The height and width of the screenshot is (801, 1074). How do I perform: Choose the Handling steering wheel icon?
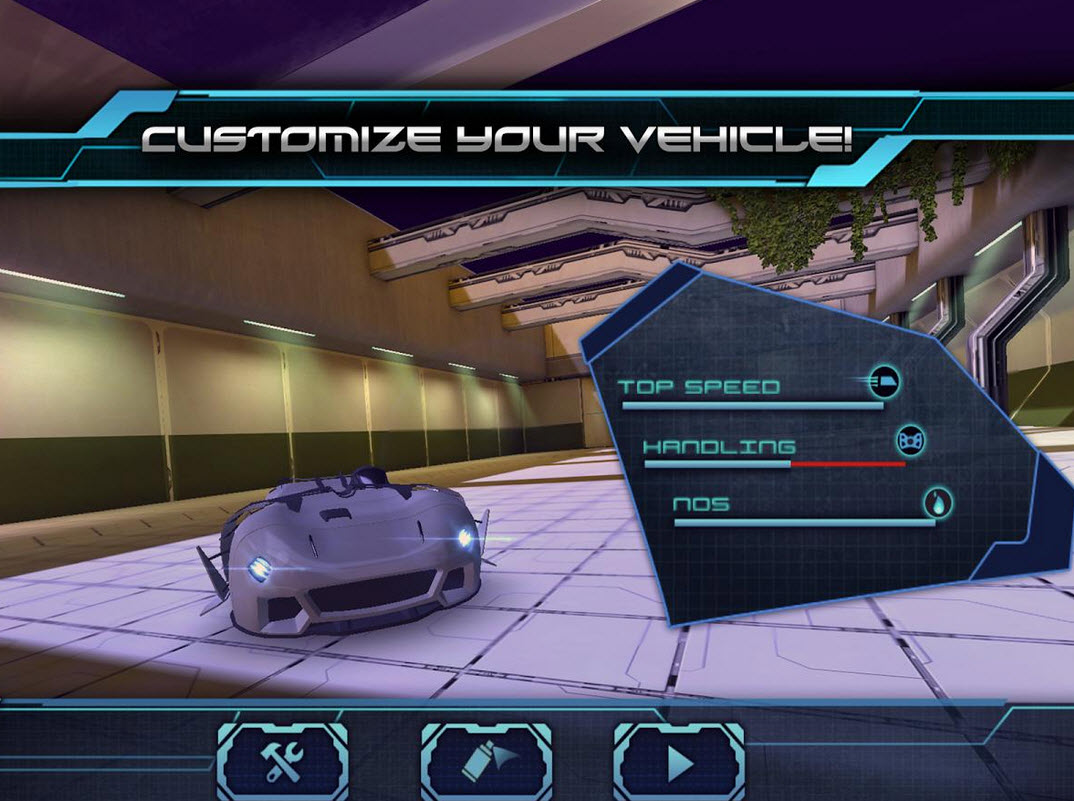(910, 441)
